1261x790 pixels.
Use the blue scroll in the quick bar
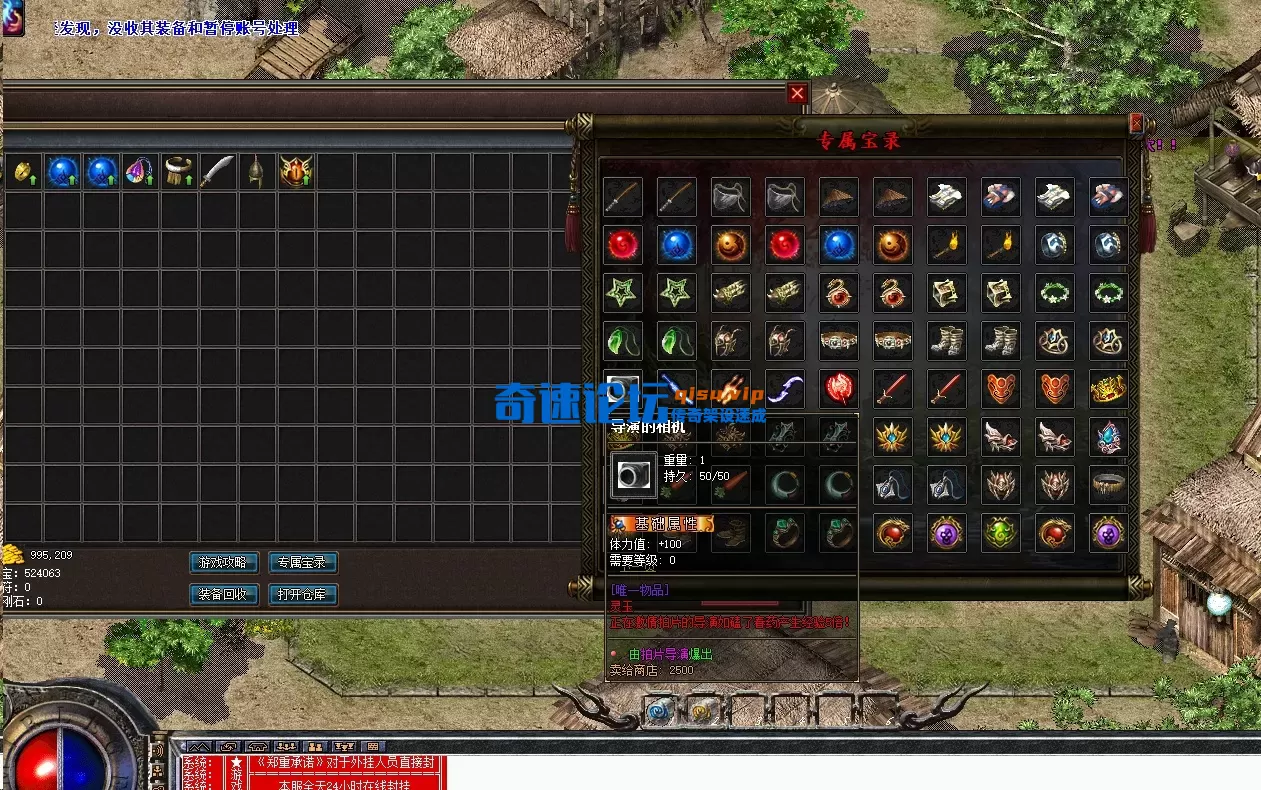point(659,711)
